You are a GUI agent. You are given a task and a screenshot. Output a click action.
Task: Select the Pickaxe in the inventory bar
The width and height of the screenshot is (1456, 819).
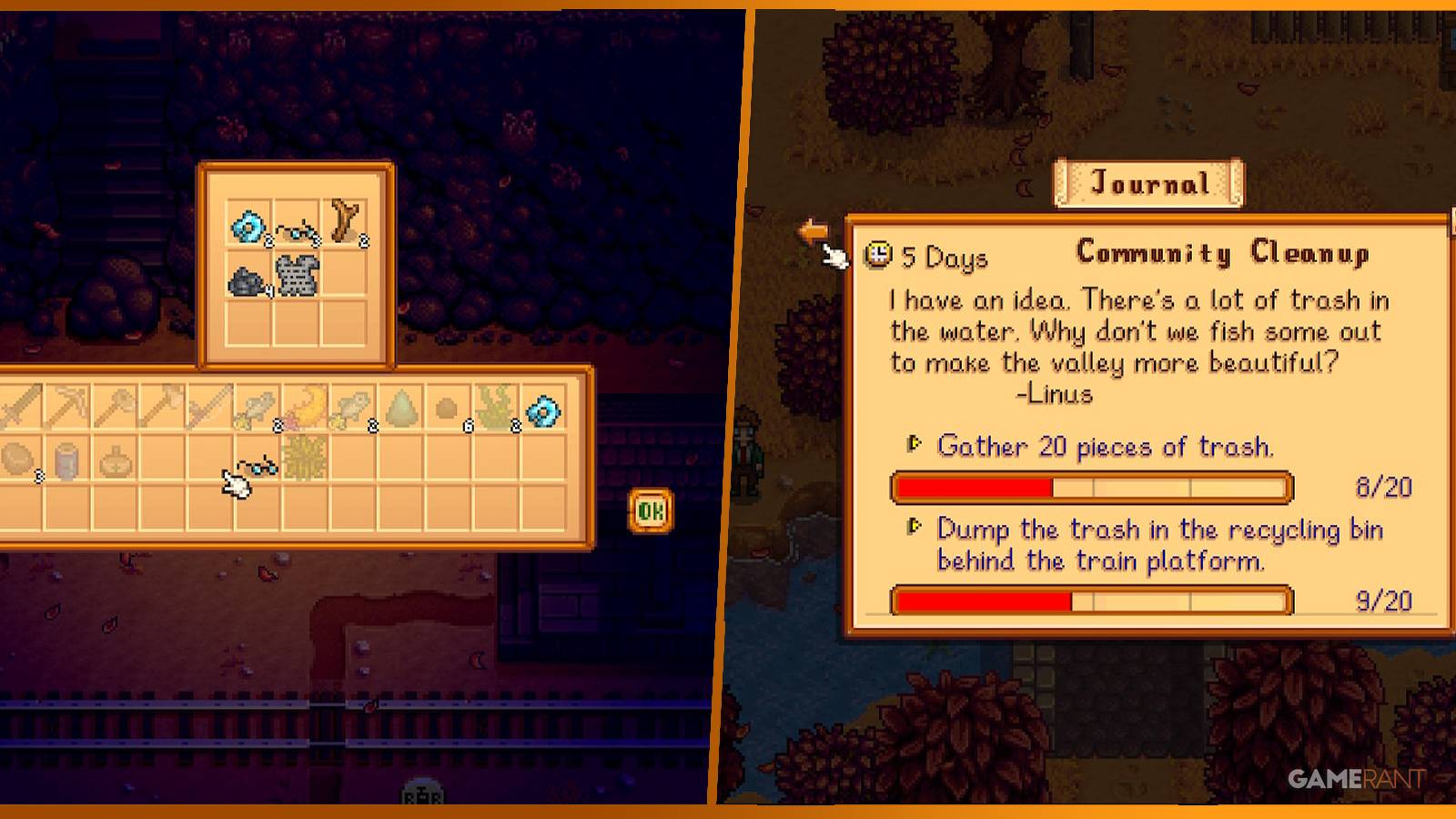[66, 407]
